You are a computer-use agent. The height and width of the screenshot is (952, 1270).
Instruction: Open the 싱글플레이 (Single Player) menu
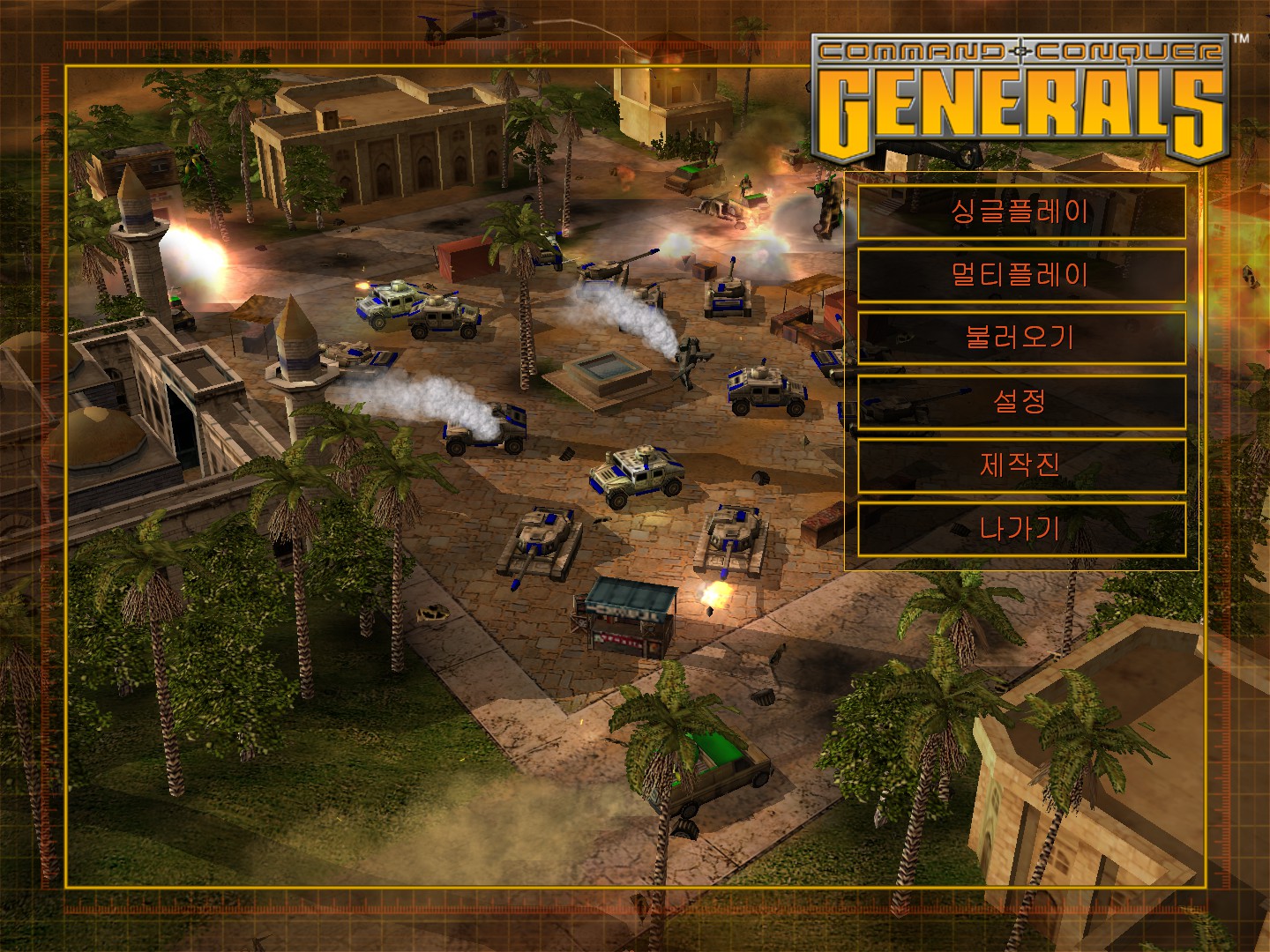pyautogui.click(x=1021, y=212)
